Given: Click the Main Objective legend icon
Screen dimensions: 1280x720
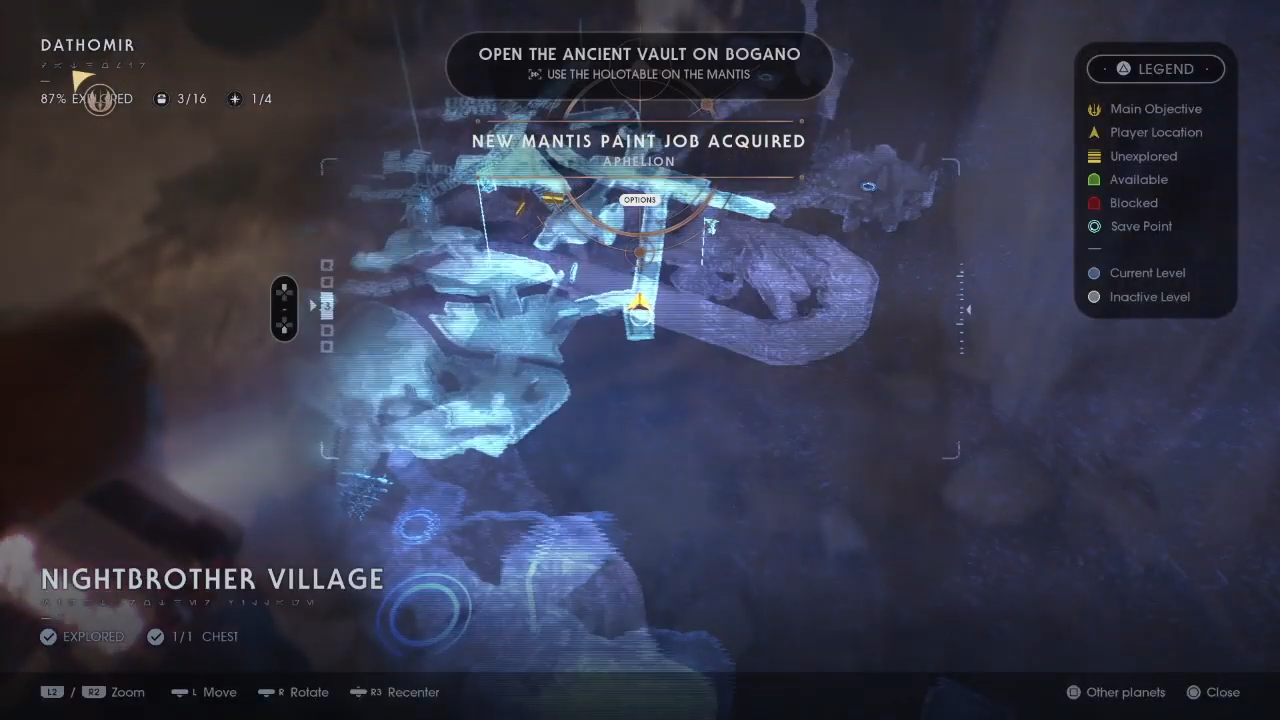Looking at the screenshot, I should tap(1094, 109).
